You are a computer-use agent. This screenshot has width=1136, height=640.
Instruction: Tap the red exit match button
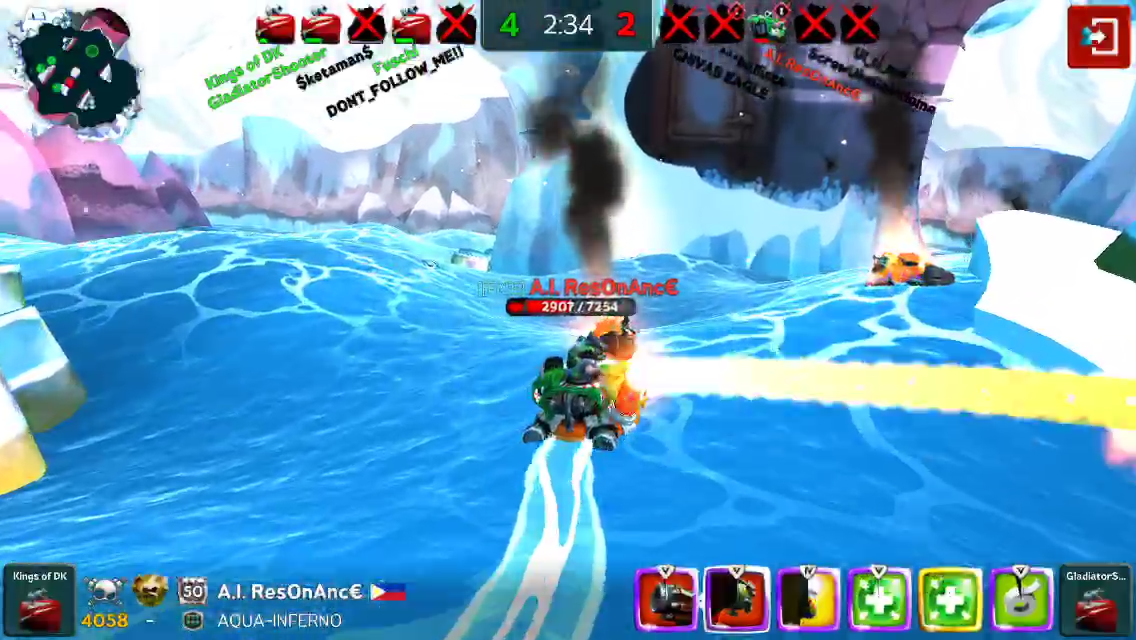coord(1098,37)
